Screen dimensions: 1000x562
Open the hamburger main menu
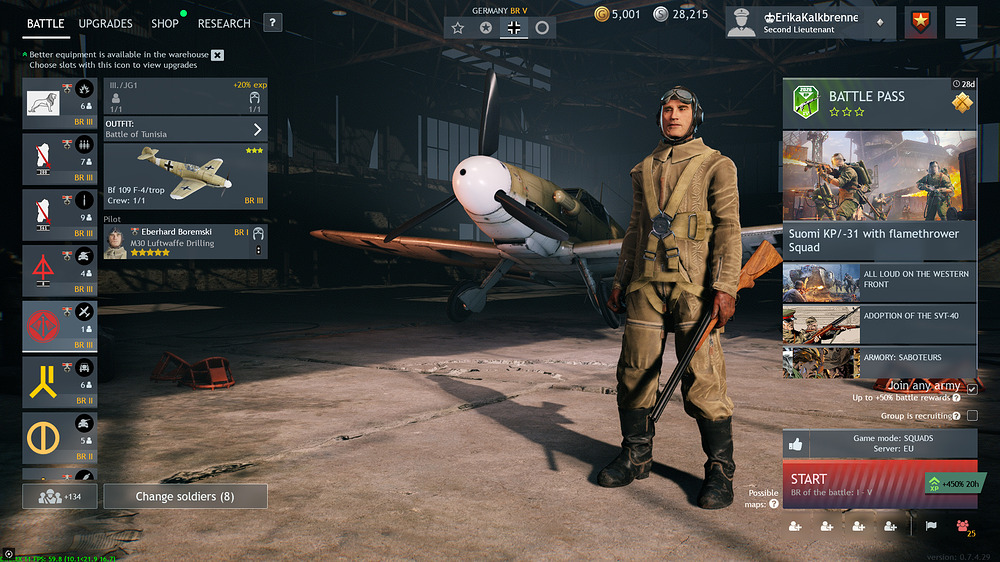tap(960, 22)
